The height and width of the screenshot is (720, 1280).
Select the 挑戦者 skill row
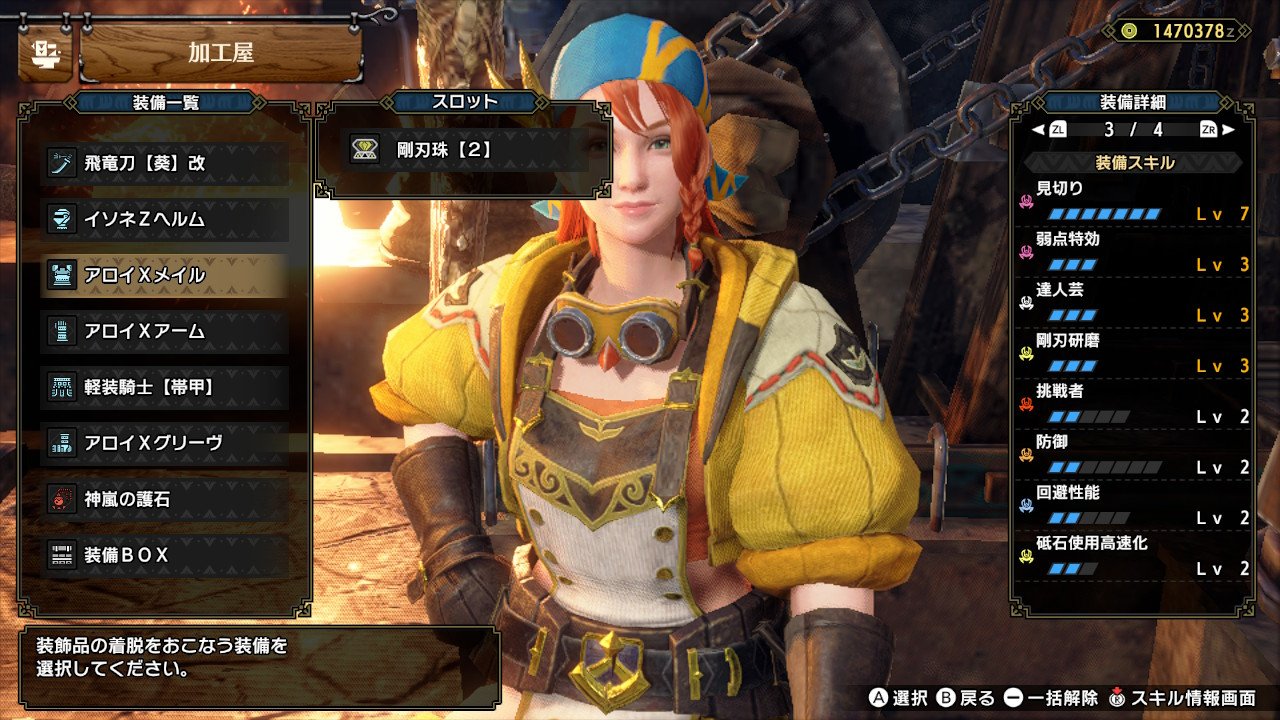(x=1134, y=405)
